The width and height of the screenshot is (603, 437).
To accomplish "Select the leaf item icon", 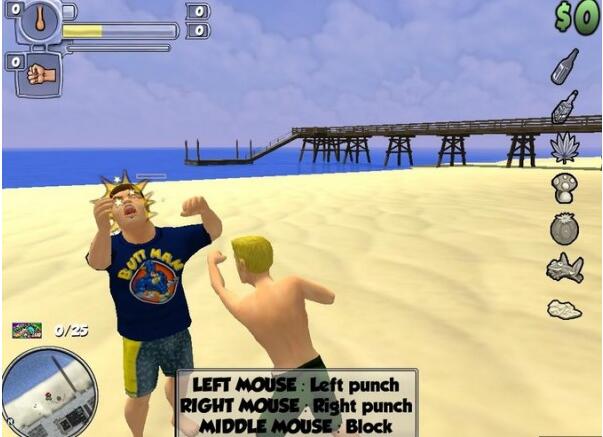I will tap(565, 148).
